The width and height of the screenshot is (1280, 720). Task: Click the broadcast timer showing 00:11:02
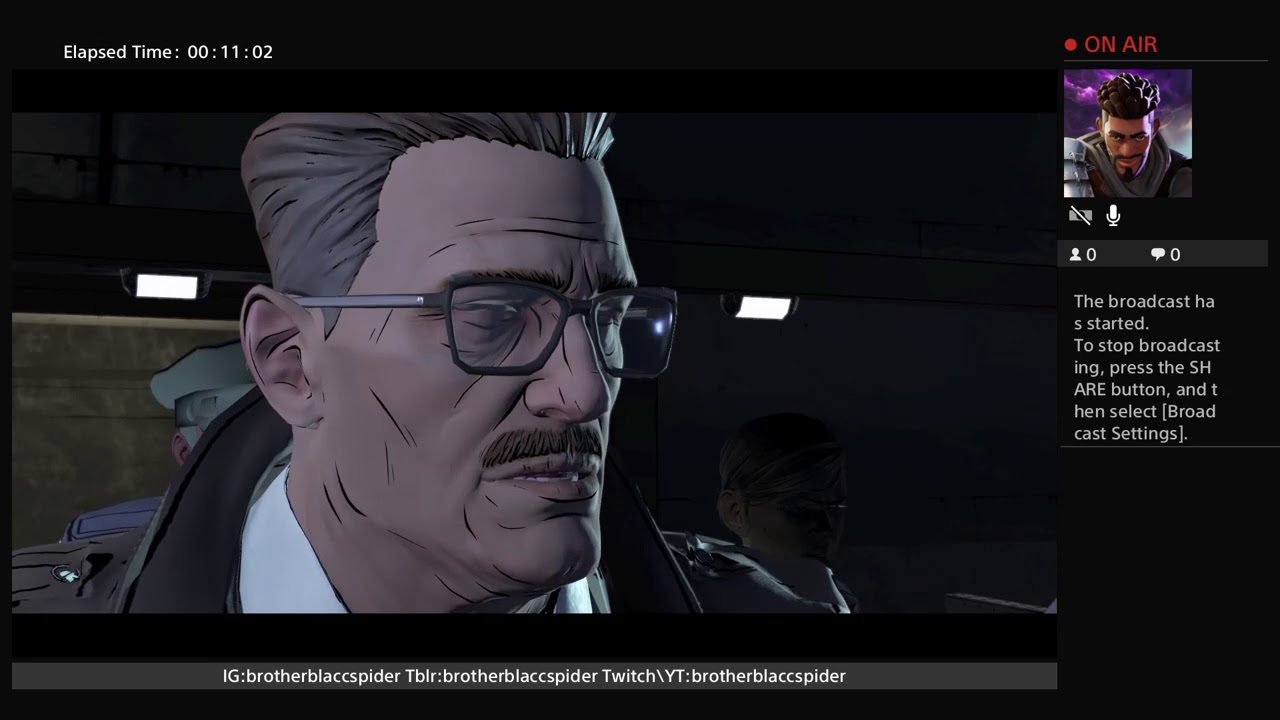tap(230, 52)
